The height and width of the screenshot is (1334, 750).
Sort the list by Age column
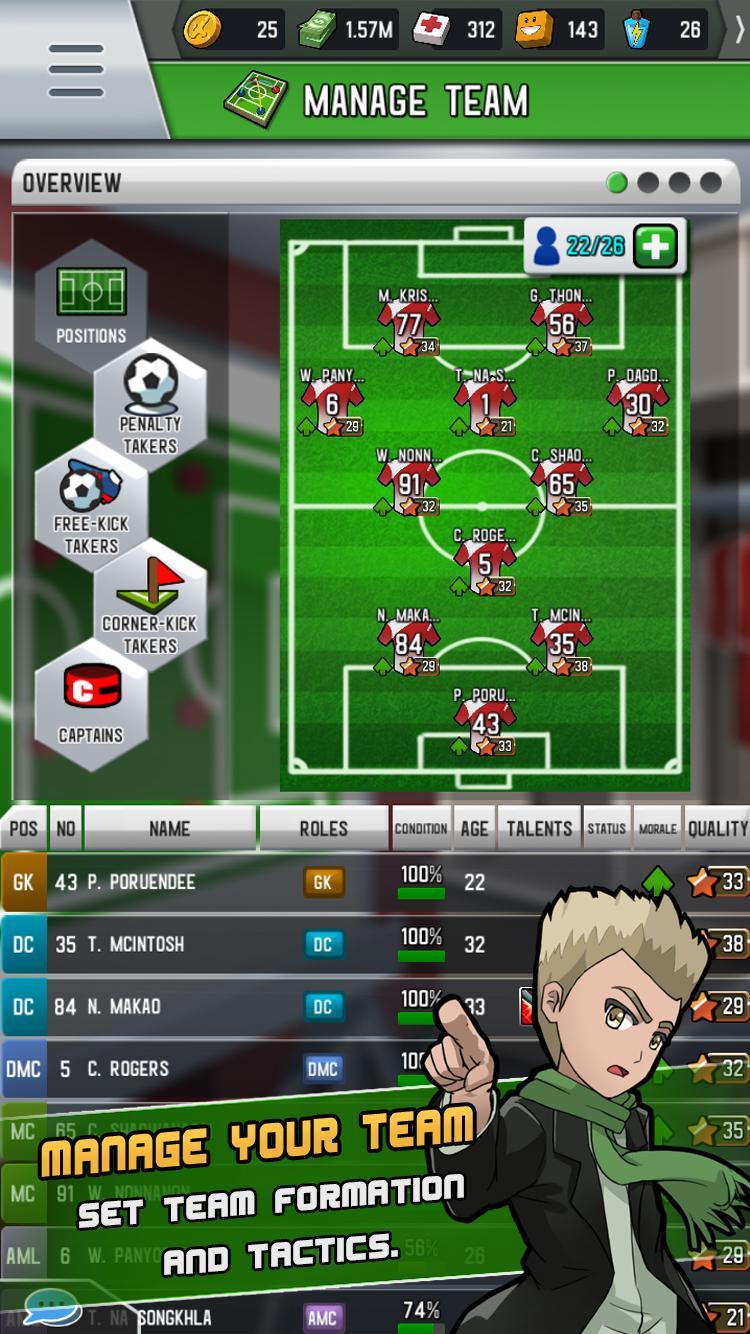pos(474,828)
